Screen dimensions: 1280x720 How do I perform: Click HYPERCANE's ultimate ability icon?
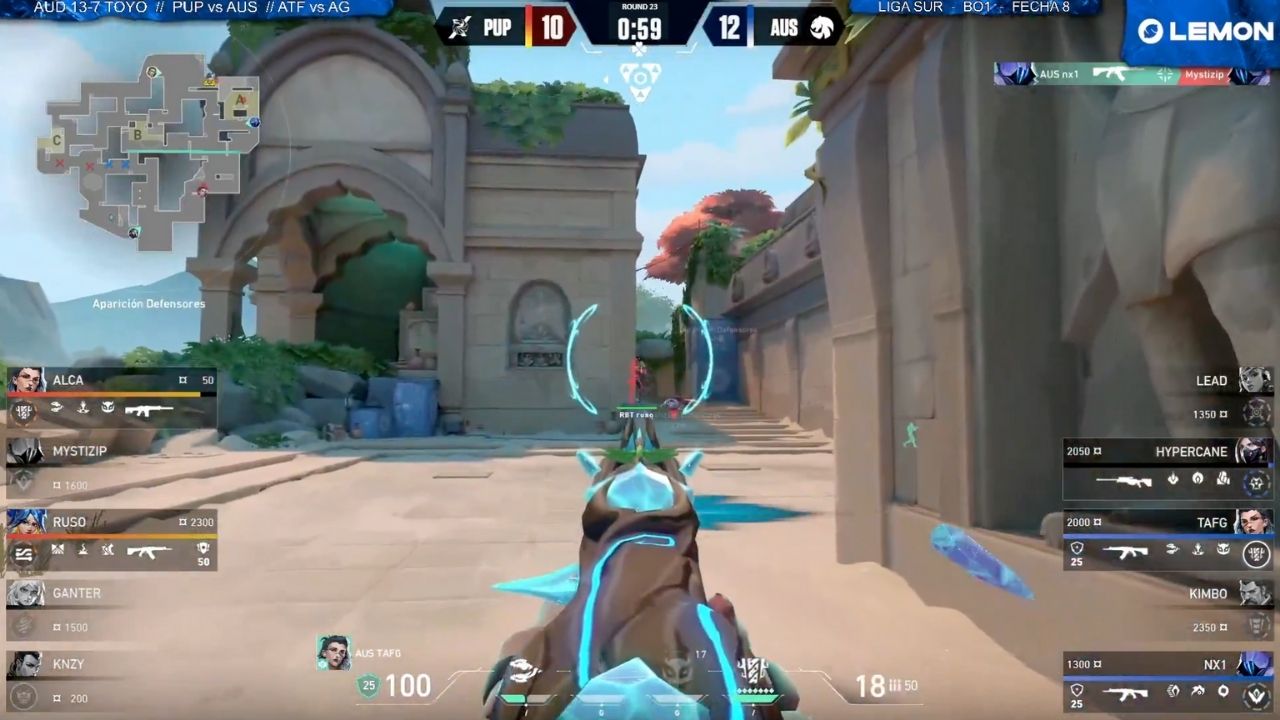point(1255,480)
